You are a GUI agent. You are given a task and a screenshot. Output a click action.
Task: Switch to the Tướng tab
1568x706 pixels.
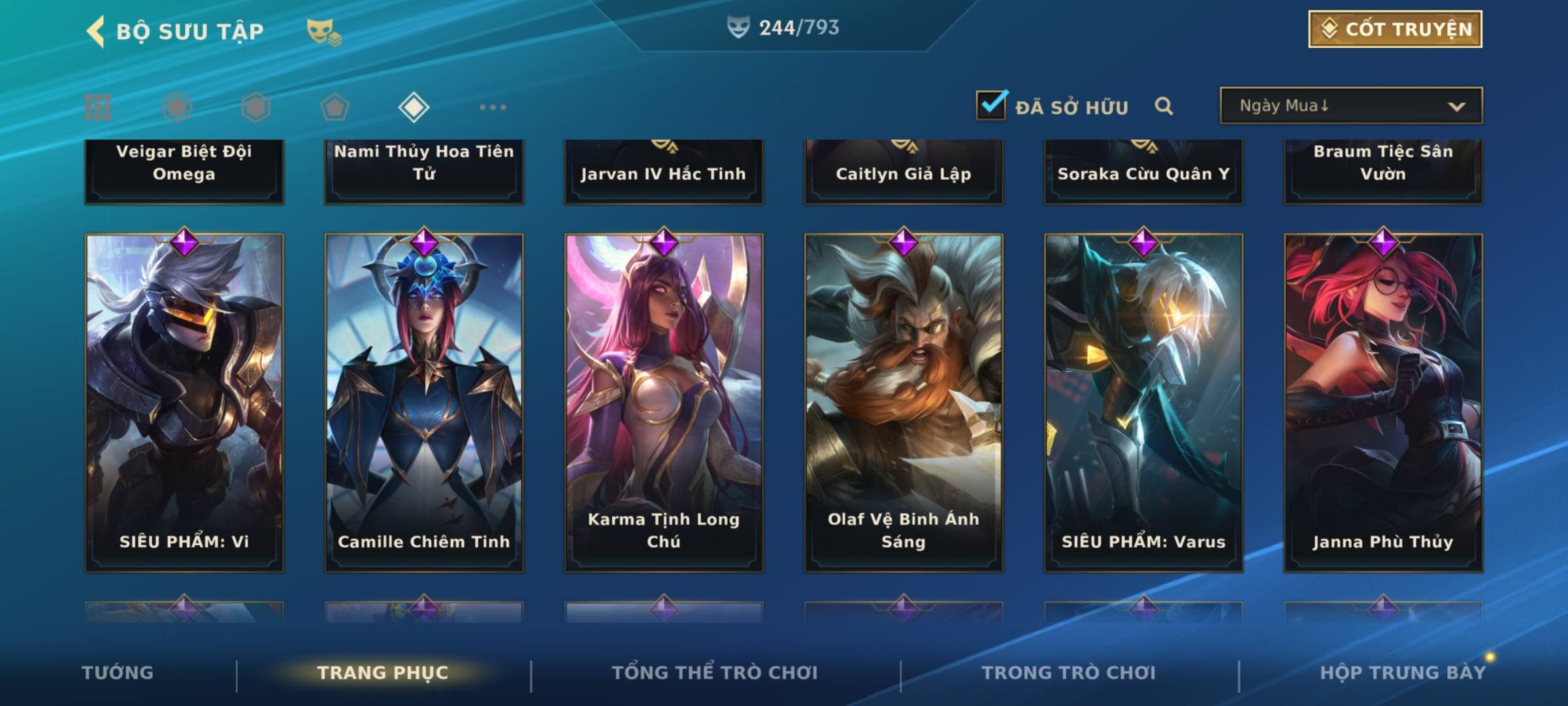coord(118,673)
